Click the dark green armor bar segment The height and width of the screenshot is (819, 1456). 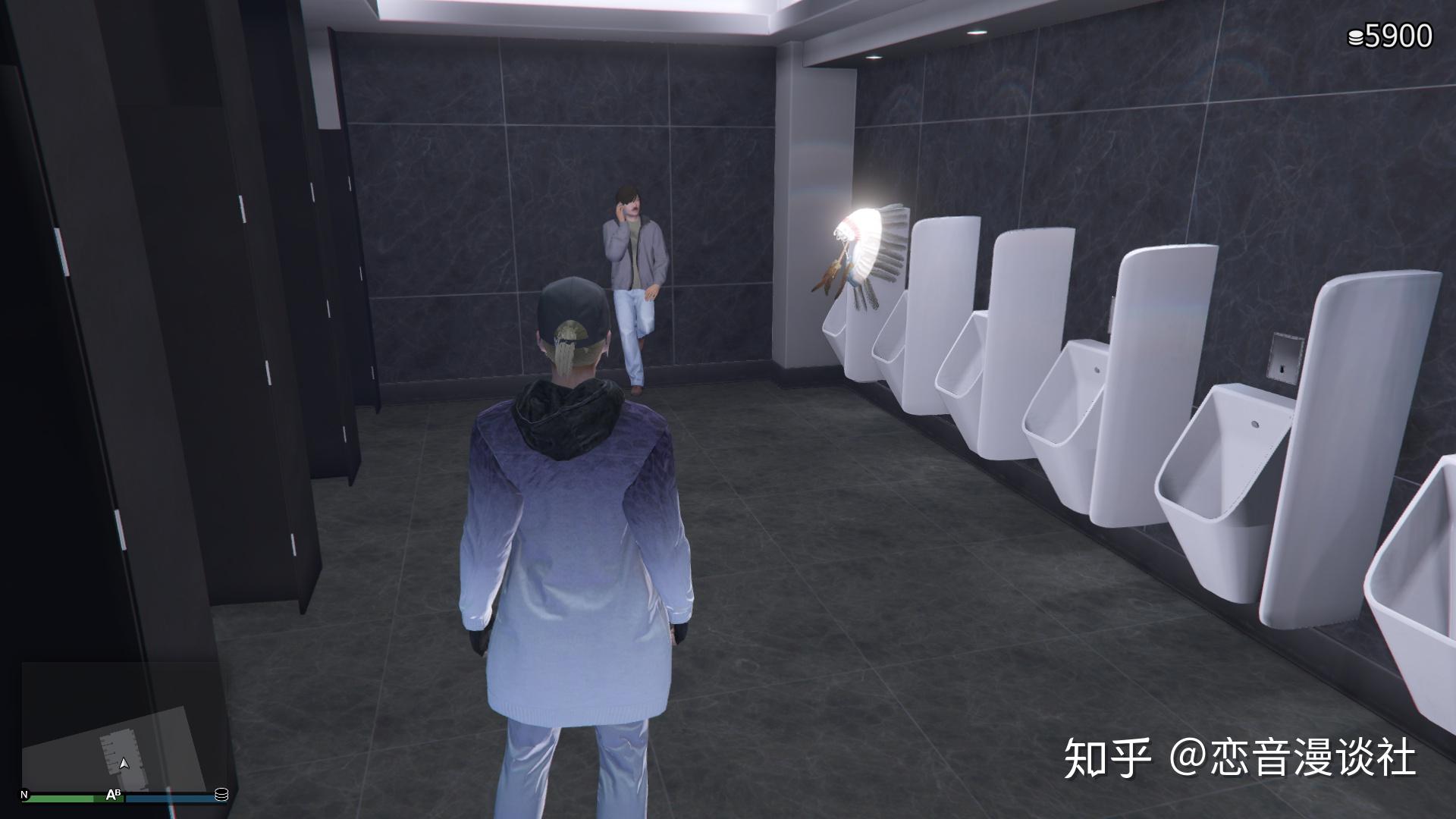point(108,799)
